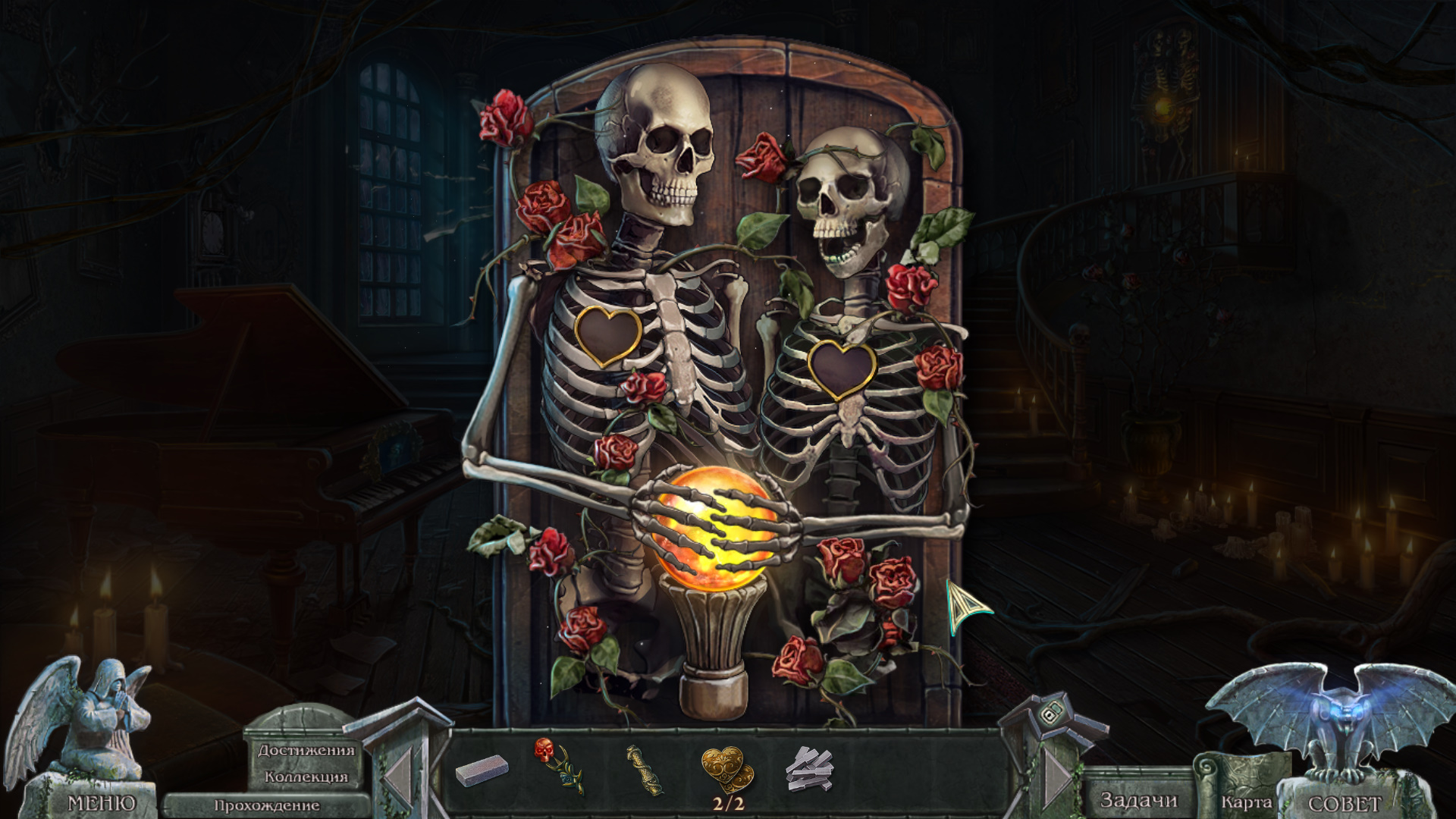
Task: Click the inventory right scroll arrow
Action: pos(1054,780)
